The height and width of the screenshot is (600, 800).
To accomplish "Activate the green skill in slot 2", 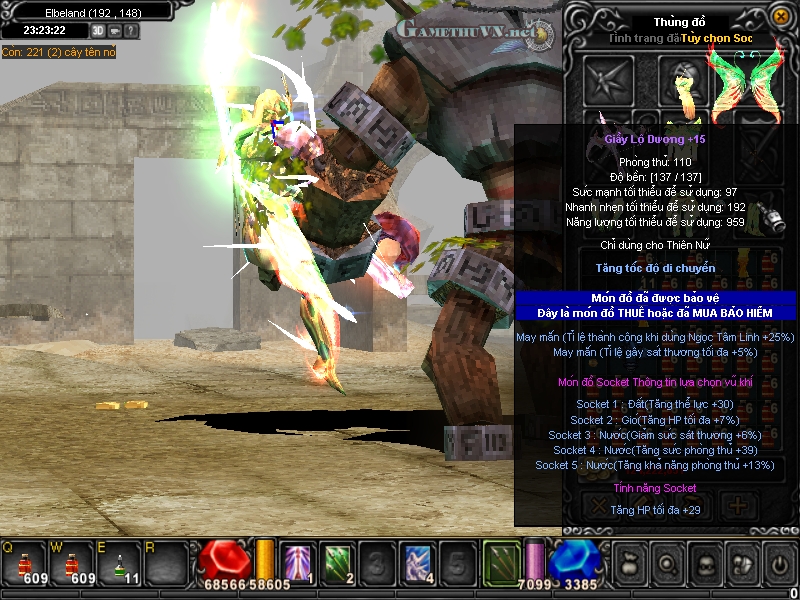I will point(338,563).
